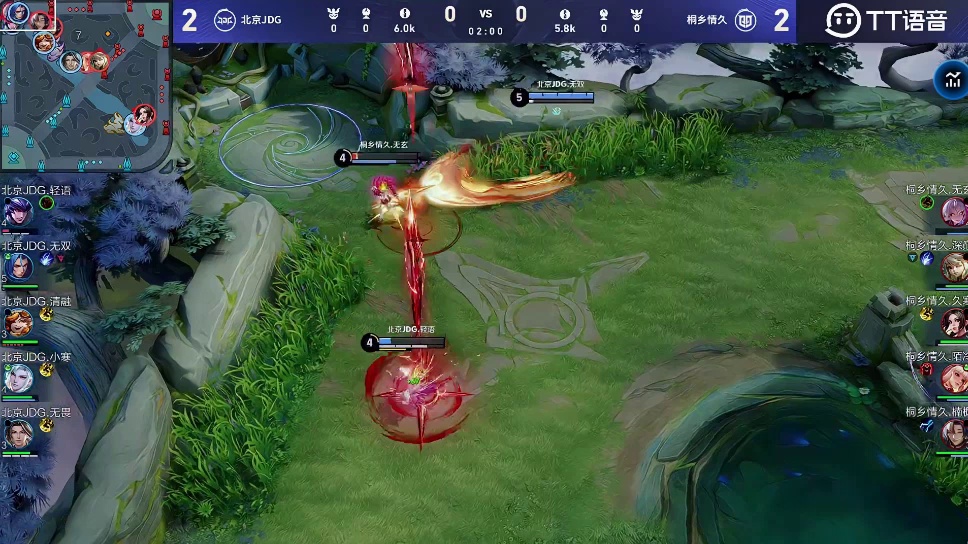The height and width of the screenshot is (544, 968).
Task: Choose the second 桐乡情久 player portrait
Action: click(x=953, y=267)
